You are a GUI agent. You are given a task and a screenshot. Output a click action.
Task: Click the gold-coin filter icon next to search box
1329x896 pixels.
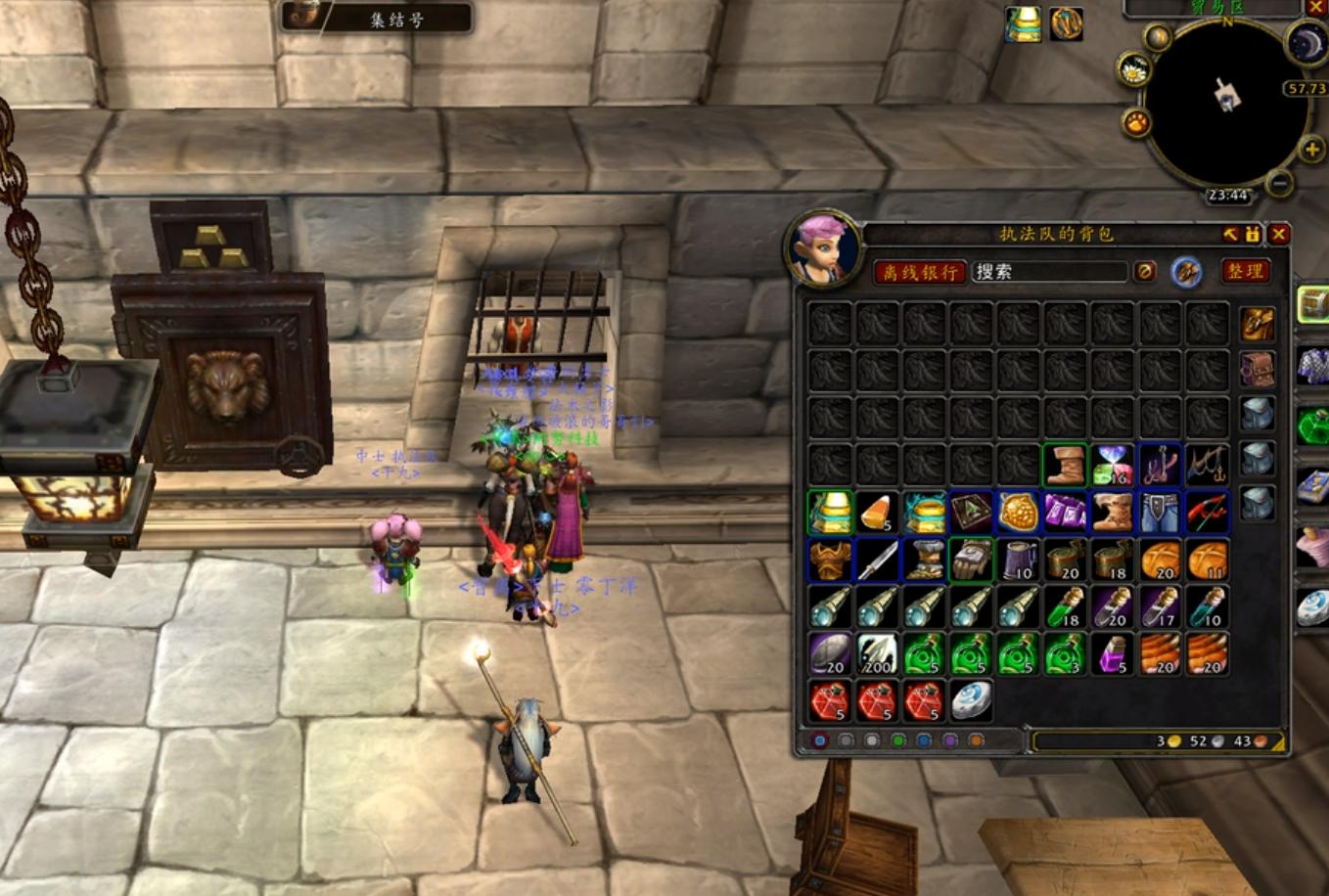1146,271
